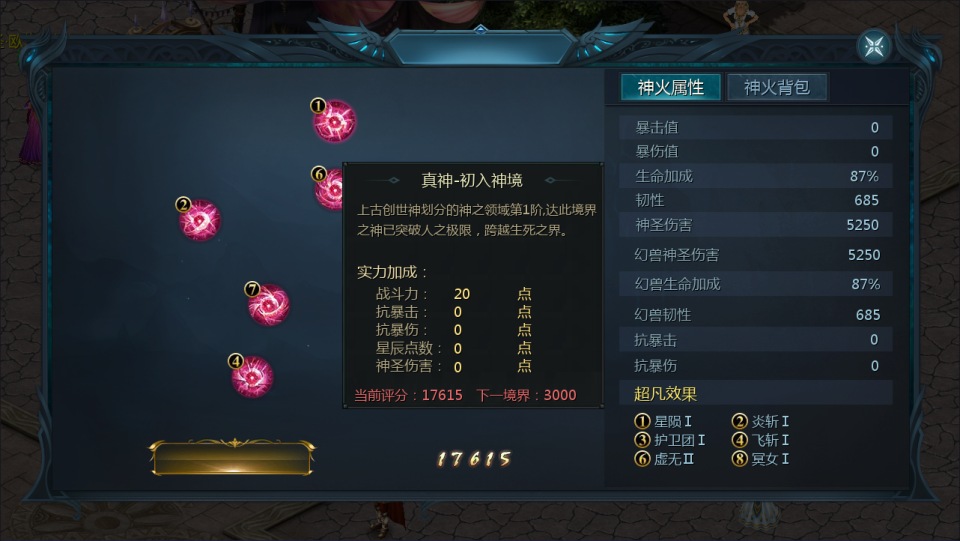Viewport: 960px width, 541px height.
Task: Show the 炎斩 I effect details
Action: [762, 422]
